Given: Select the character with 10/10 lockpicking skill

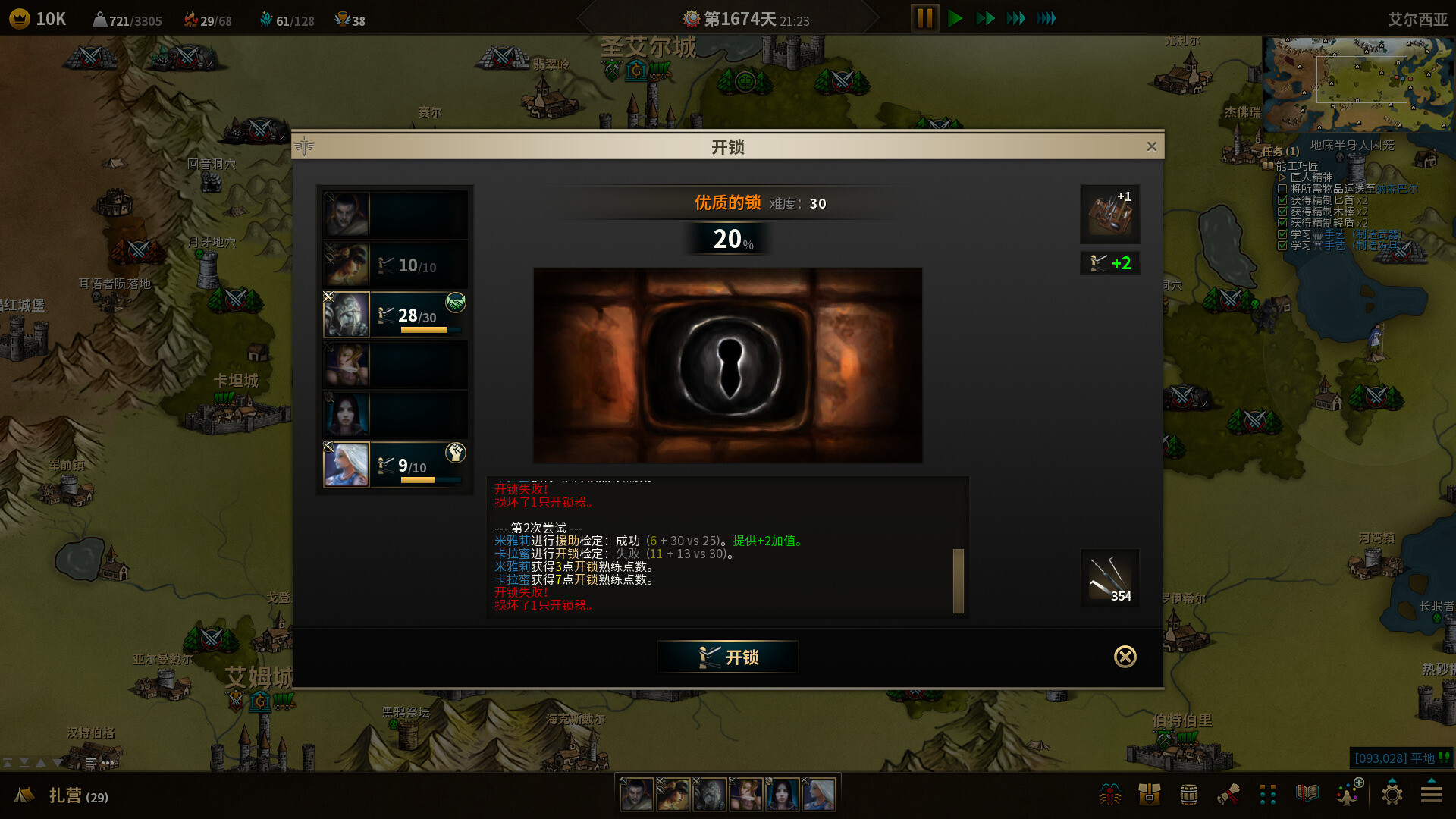Looking at the screenshot, I should point(395,265).
